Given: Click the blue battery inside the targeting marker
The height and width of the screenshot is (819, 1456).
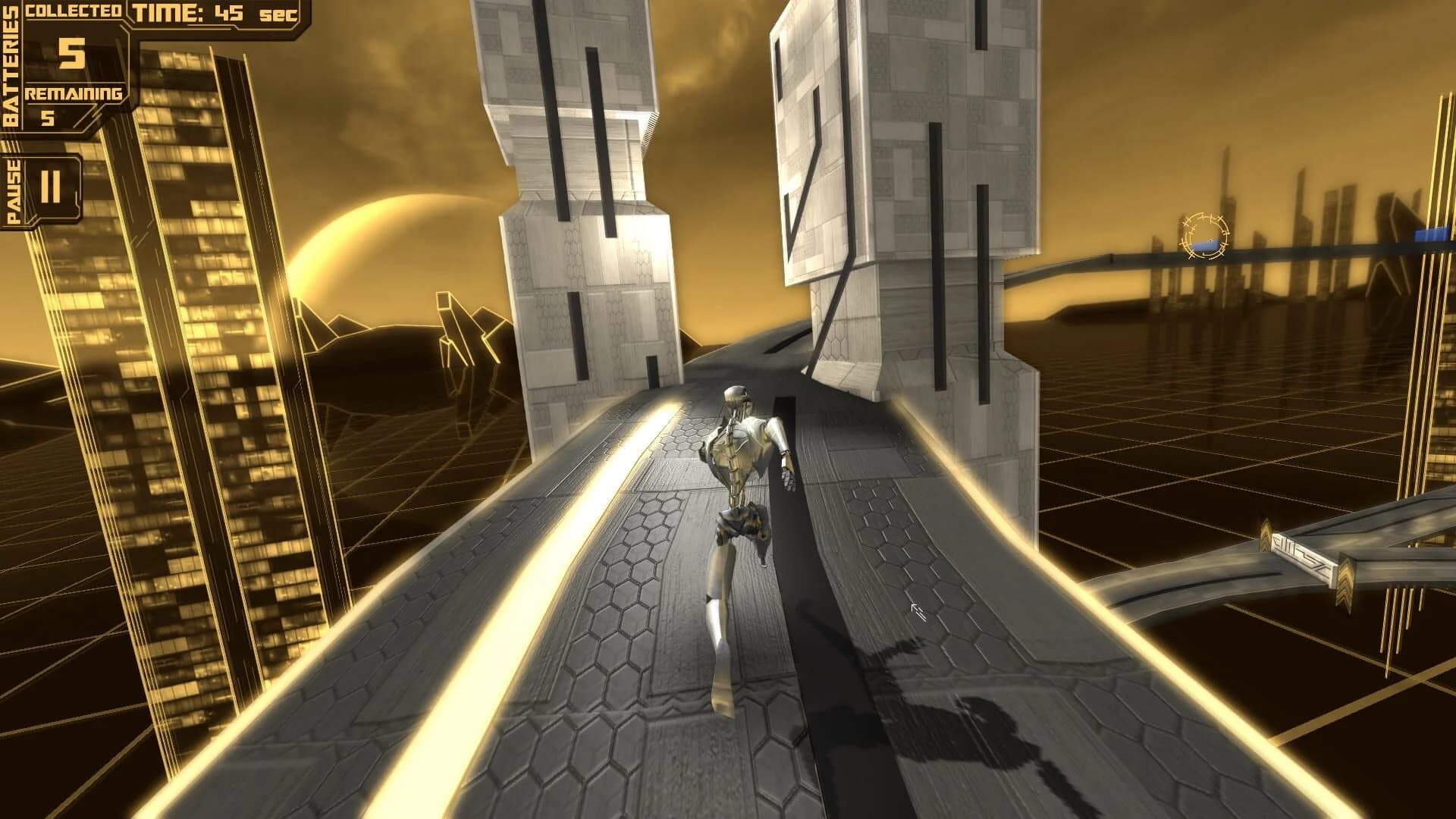Looking at the screenshot, I should 1205,244.
